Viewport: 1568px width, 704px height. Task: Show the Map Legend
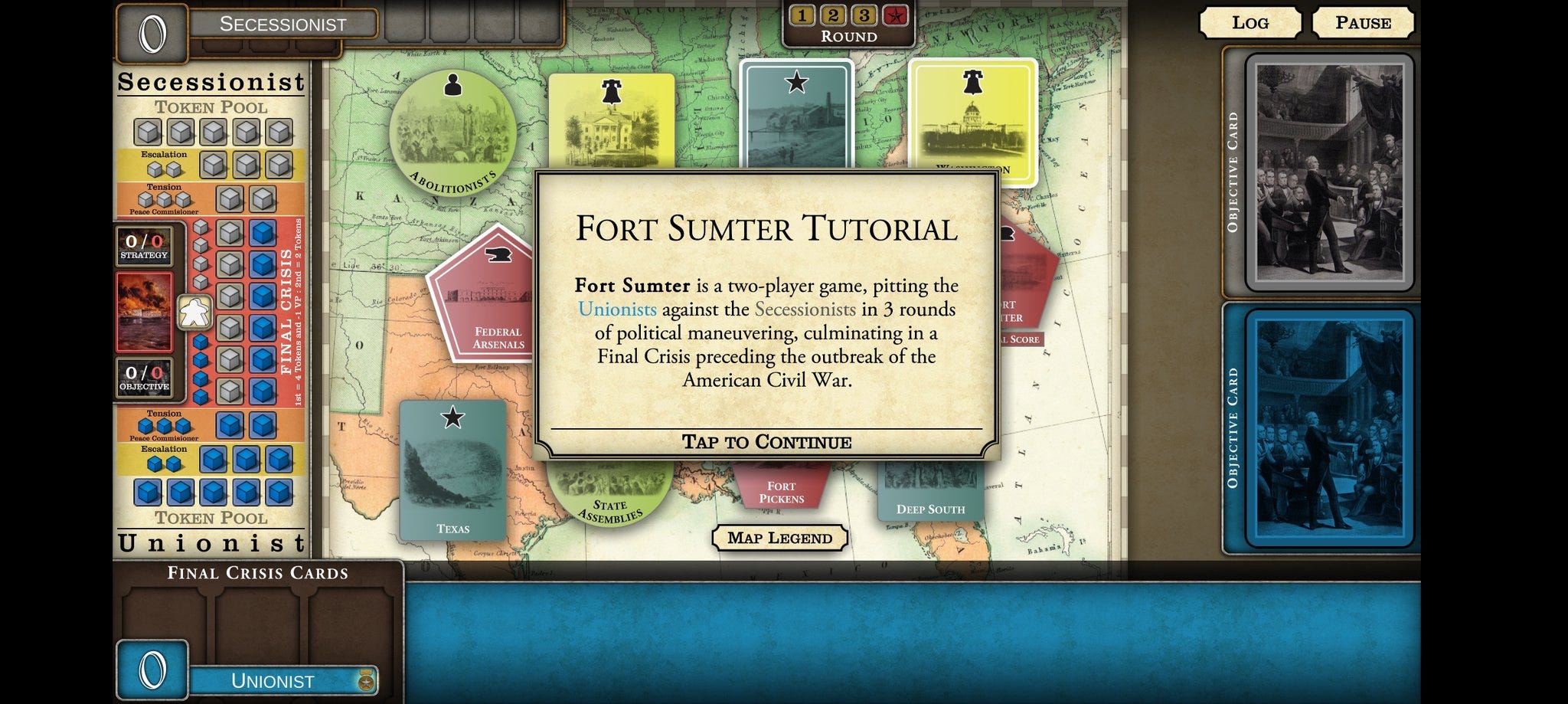pos(779,538)
